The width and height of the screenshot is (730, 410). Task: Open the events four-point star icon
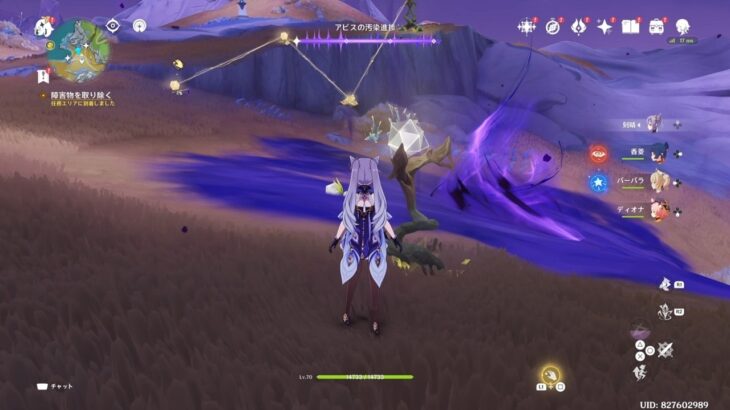(x=604, y=27)
